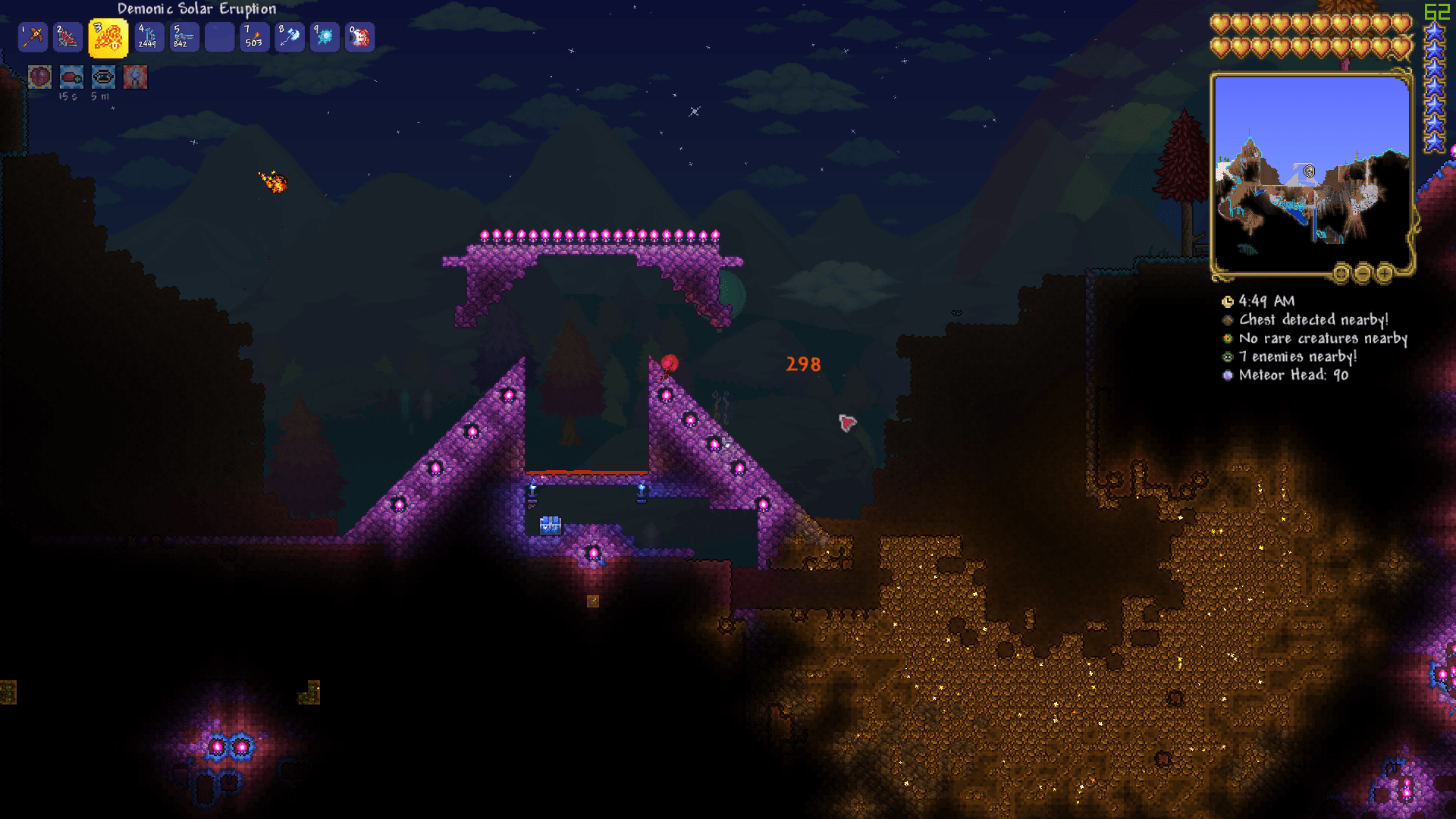
Task: Dismiss the 5-minute potion buff
Action: (103, 77)
